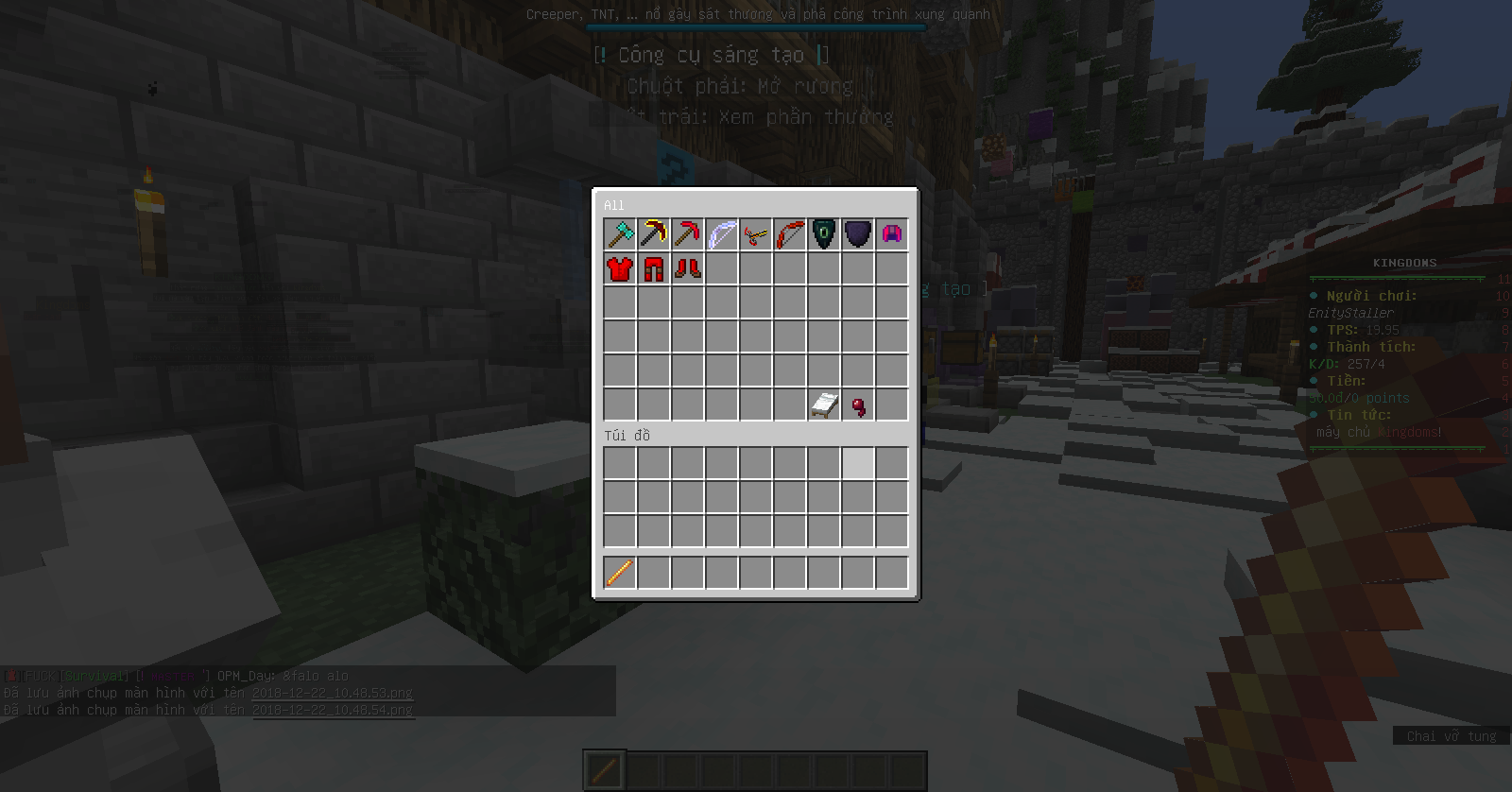1512x792 pixels.
Task: Select the red chestplate
Action: click(621, 268)
